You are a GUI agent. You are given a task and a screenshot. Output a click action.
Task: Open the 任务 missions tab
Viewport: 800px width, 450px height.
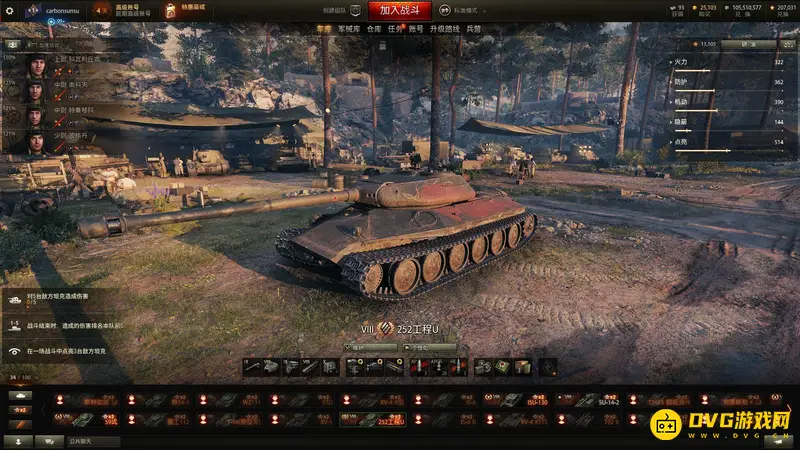pyautogui.click(x=397, y=29)
